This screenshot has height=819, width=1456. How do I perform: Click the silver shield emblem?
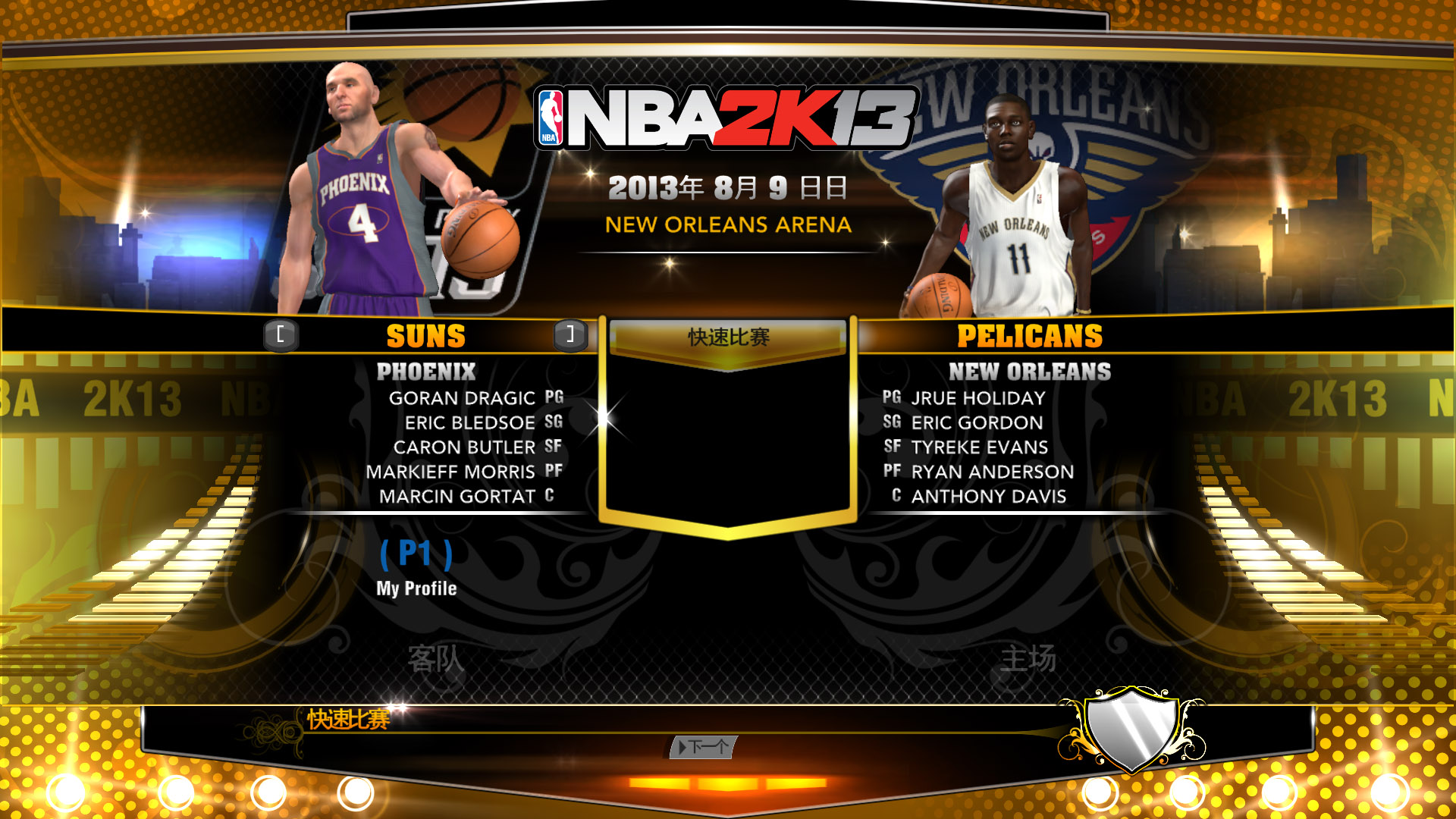(x=1131, y=728)
